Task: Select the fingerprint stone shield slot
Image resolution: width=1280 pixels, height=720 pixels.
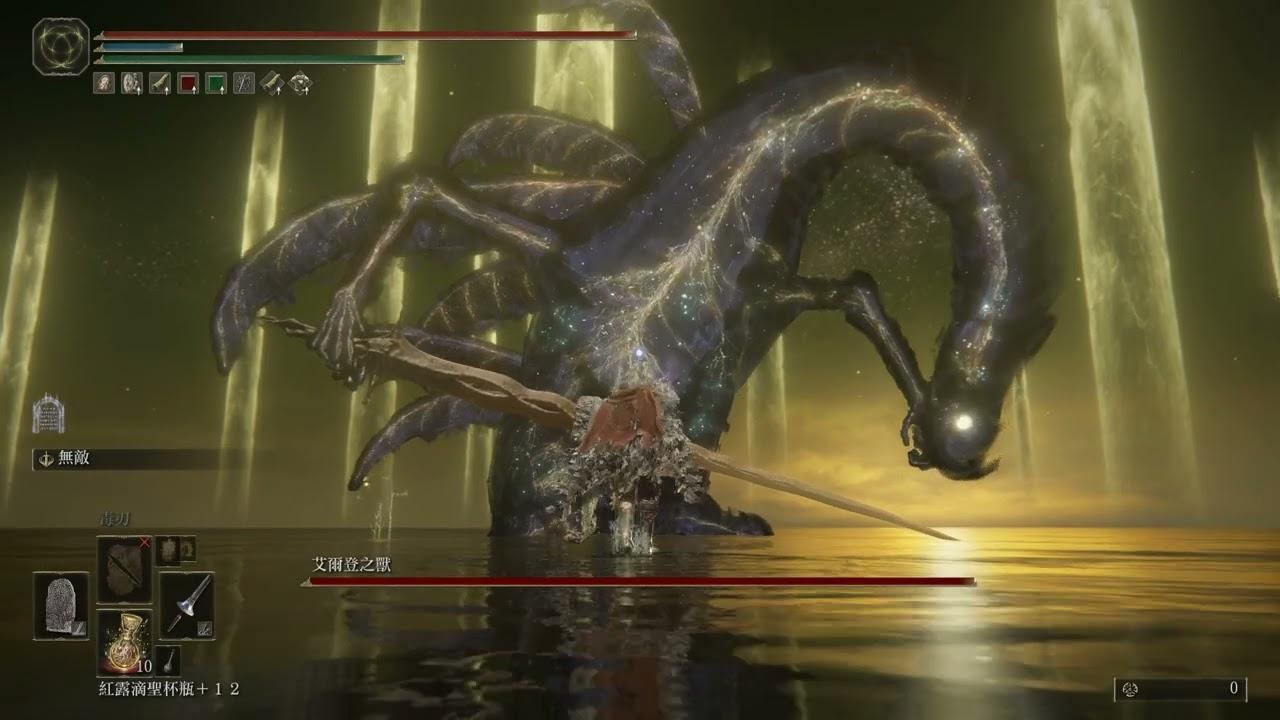Action: [61, 605]
